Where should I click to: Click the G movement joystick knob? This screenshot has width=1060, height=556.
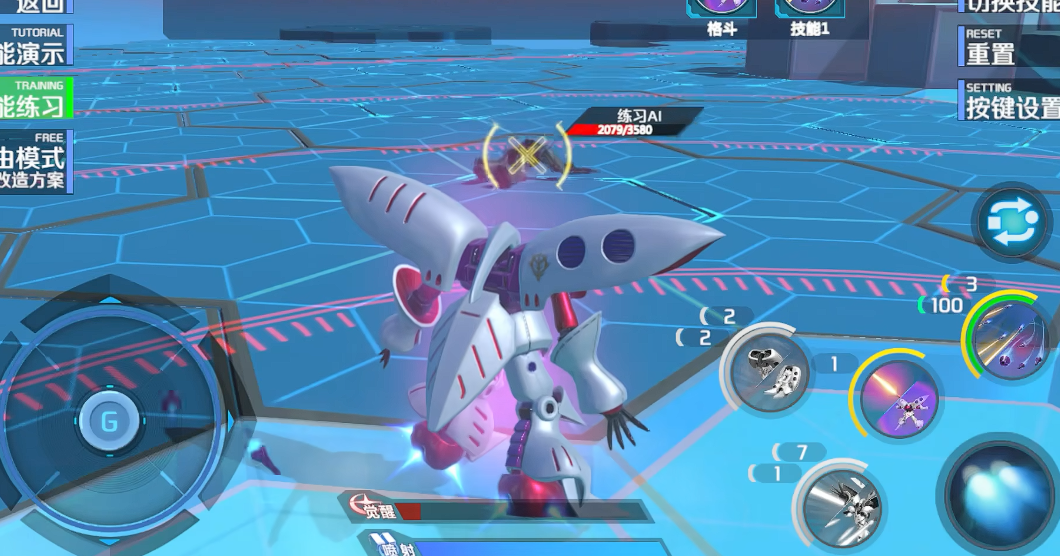[108, 421]
